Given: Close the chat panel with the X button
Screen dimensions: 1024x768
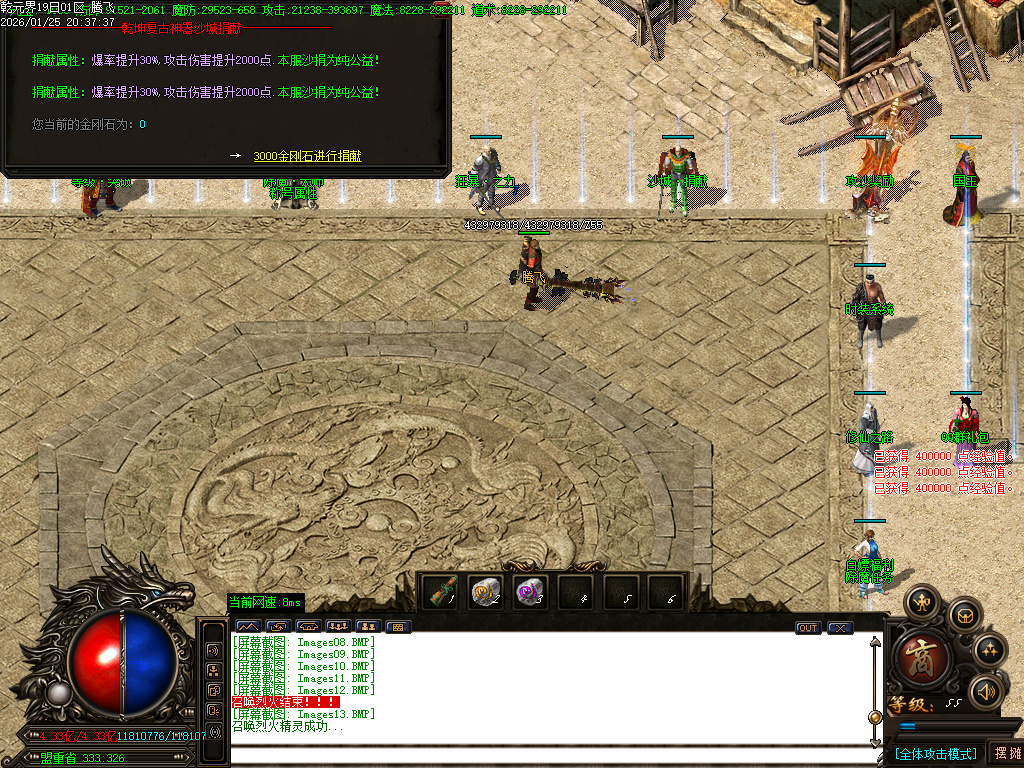Looking at the screenshot, I should coord(840,628).
